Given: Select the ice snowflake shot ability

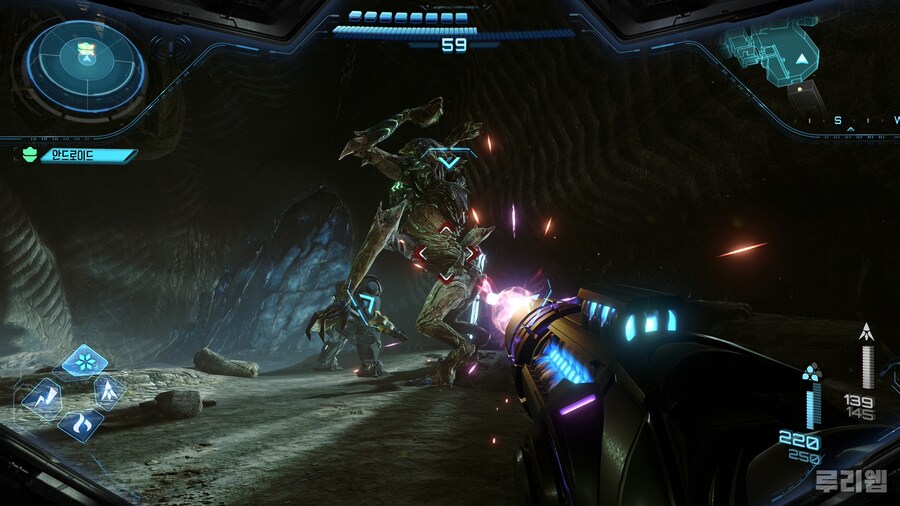Looking at the screenshot, I should [x=84, y=361].
